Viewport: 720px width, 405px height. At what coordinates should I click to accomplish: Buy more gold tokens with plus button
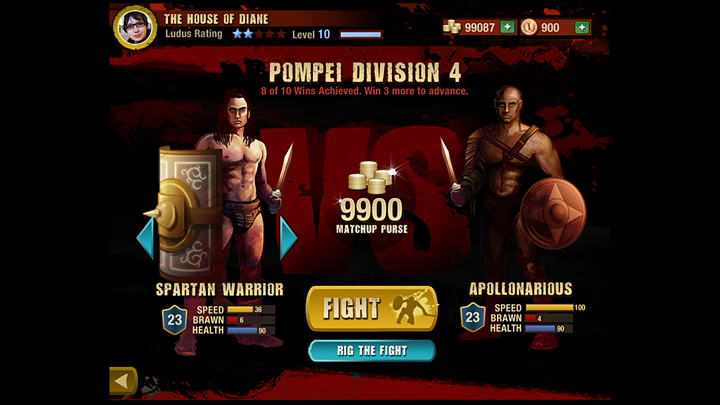click(x=581, y=27)
